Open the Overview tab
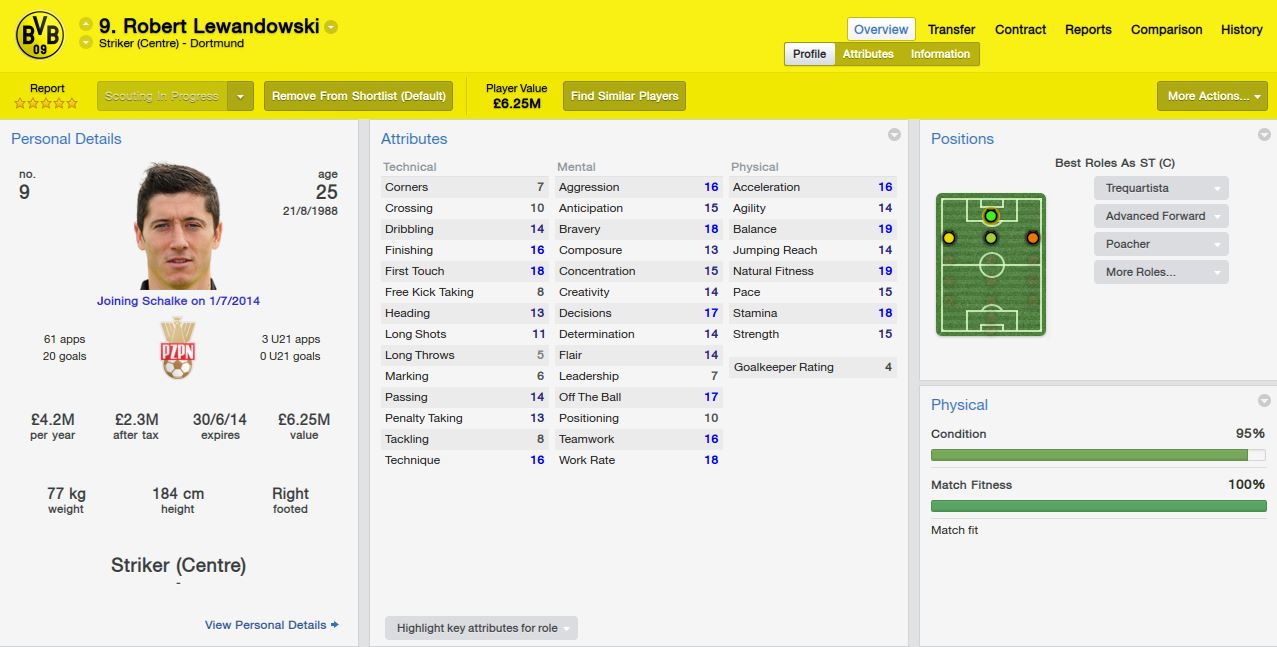Image resolution: width=1277 pixels, height=647 pixels. [x=881, y=29]
